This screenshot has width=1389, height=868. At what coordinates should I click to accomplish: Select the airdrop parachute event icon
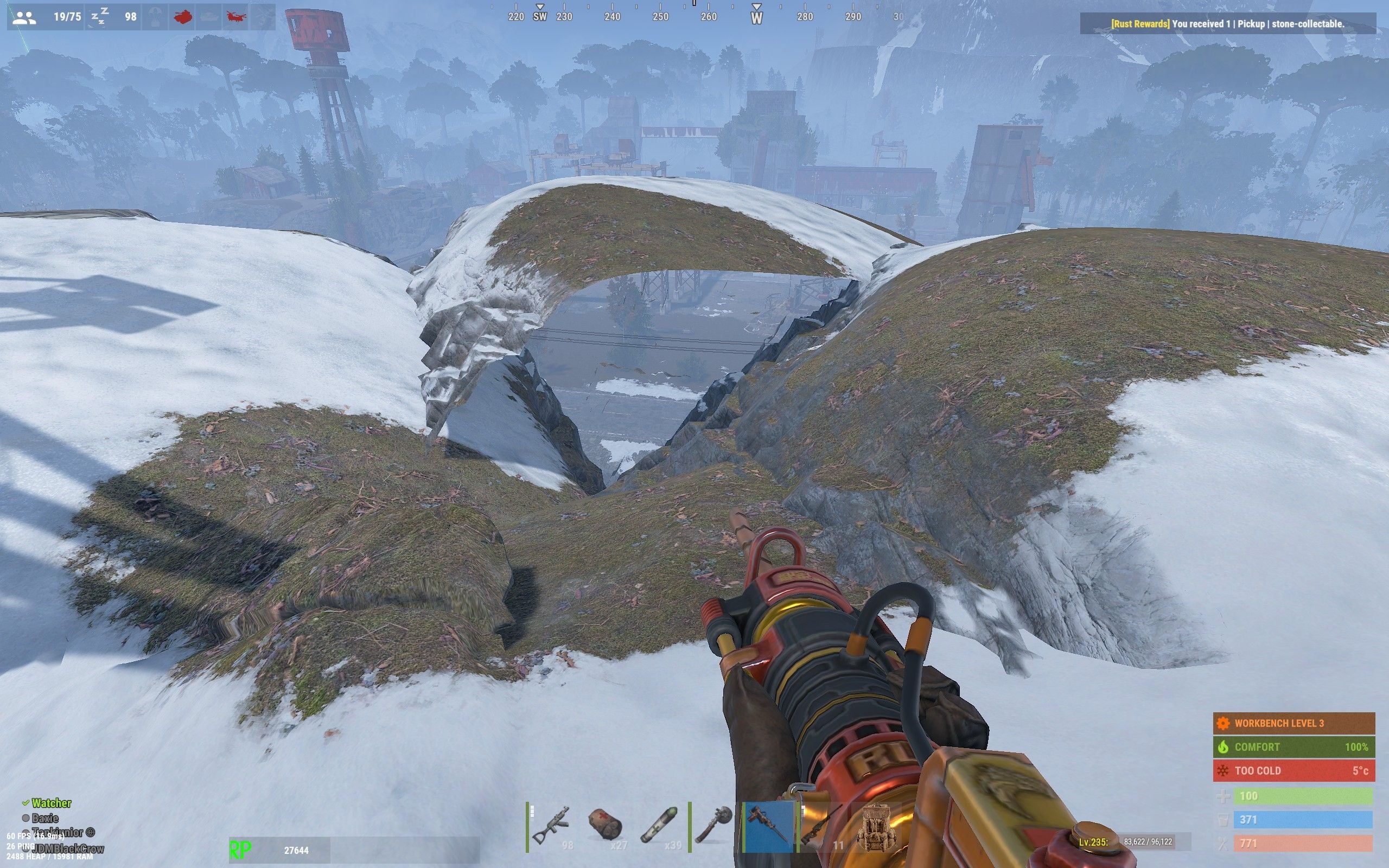point(156,17)
